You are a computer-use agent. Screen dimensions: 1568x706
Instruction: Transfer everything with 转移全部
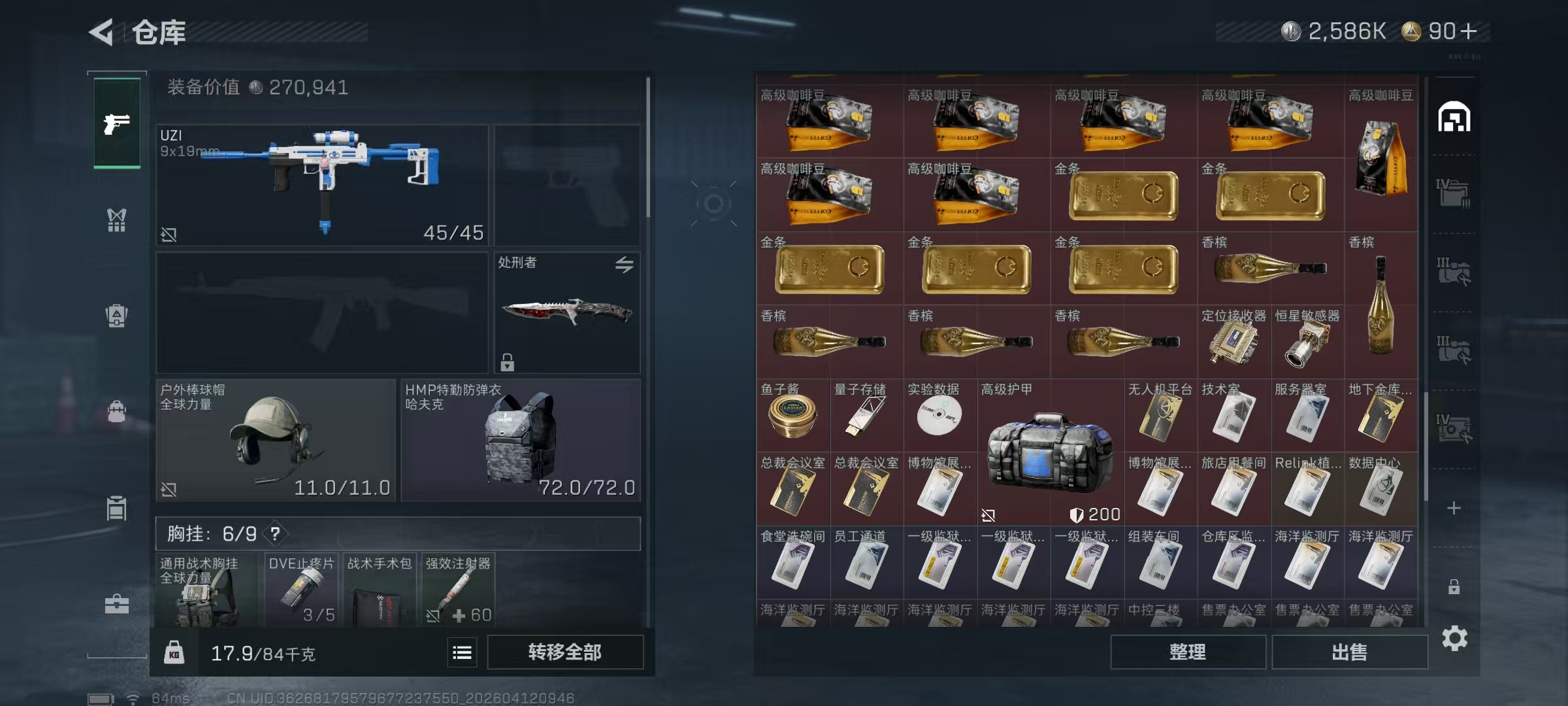coord(564,652)
